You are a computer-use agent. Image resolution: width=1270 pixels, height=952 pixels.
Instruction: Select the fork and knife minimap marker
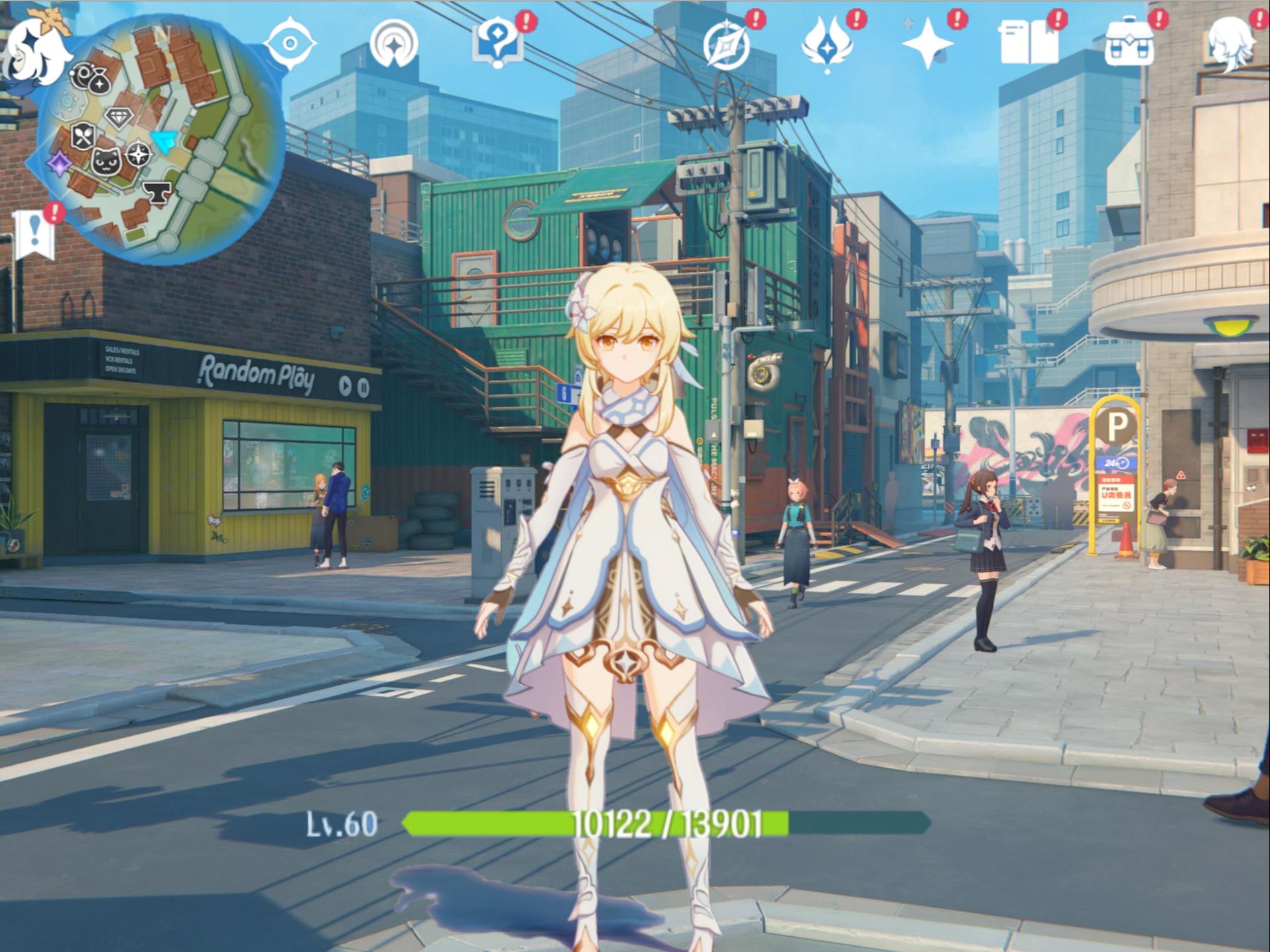pyautogui.click(x=83, y=136)
